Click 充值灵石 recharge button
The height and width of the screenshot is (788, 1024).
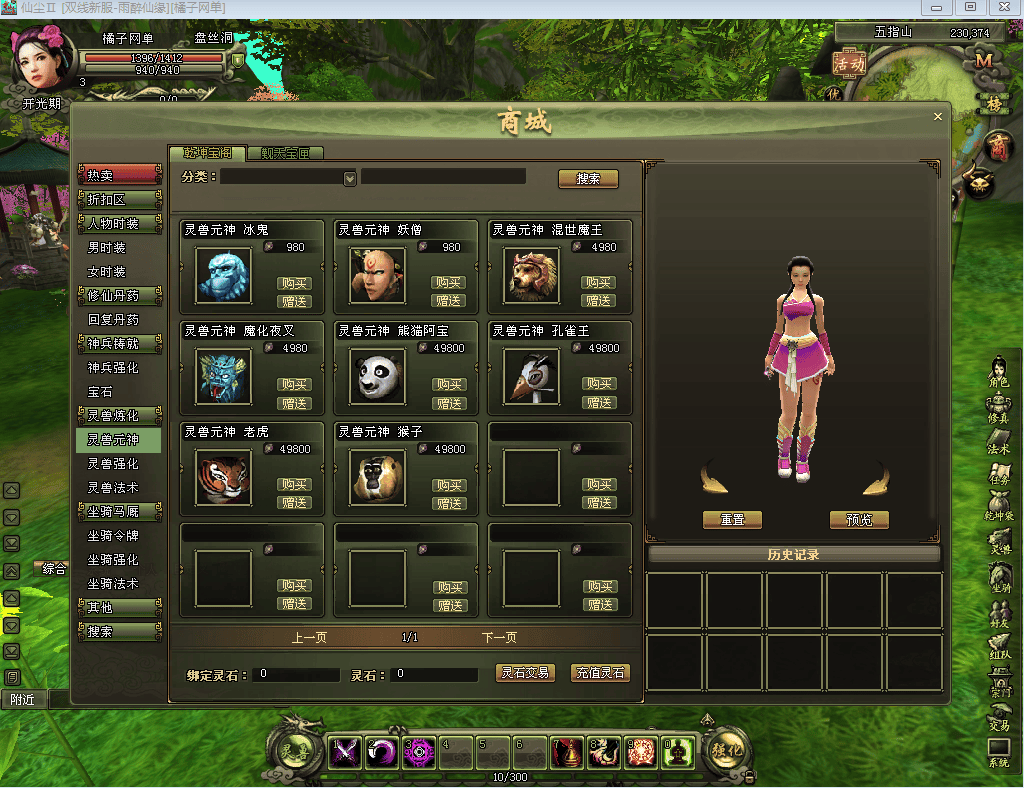pyautogui.click(x=600, y=673)
